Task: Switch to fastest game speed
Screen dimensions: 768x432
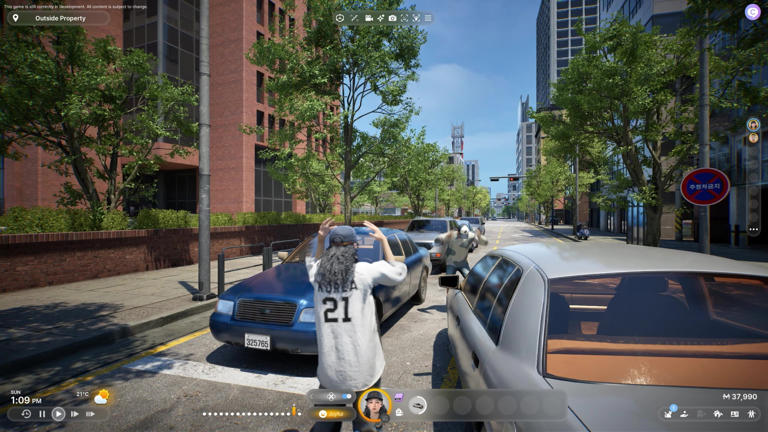Action: pyautogui.click(x=90, y=414)
